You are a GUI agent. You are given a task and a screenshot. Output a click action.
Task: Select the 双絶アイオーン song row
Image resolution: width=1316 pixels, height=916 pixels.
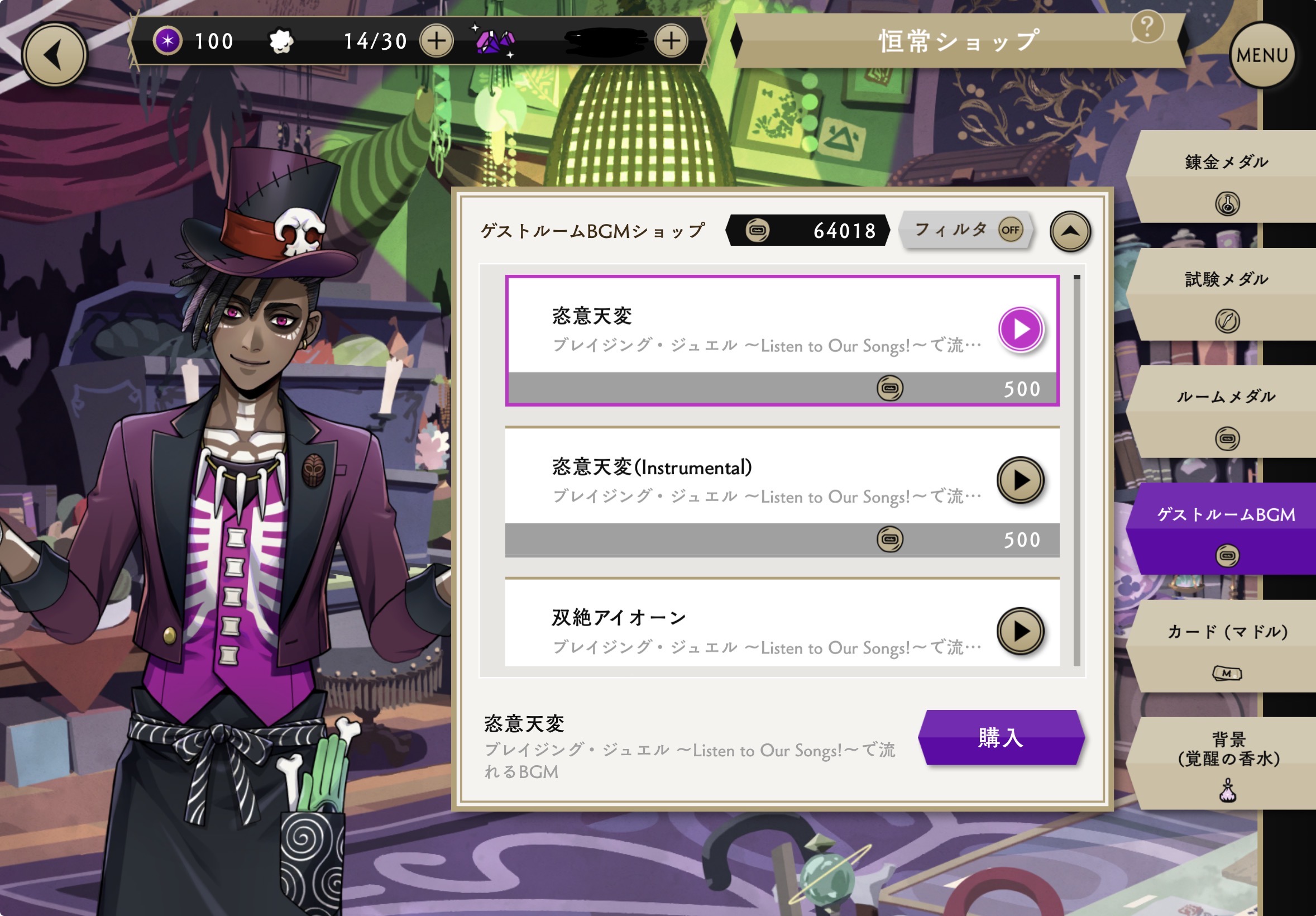(745, 631)
